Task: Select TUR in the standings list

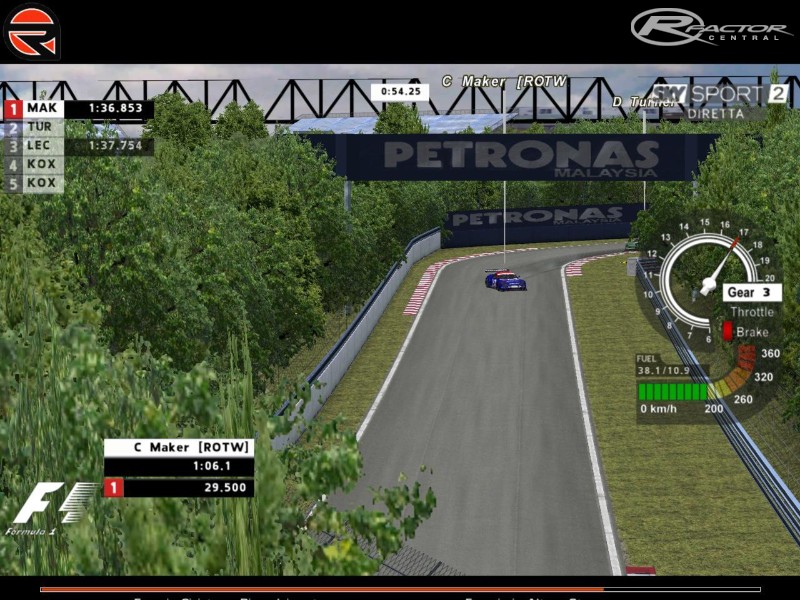Action: tap(42, 128)
